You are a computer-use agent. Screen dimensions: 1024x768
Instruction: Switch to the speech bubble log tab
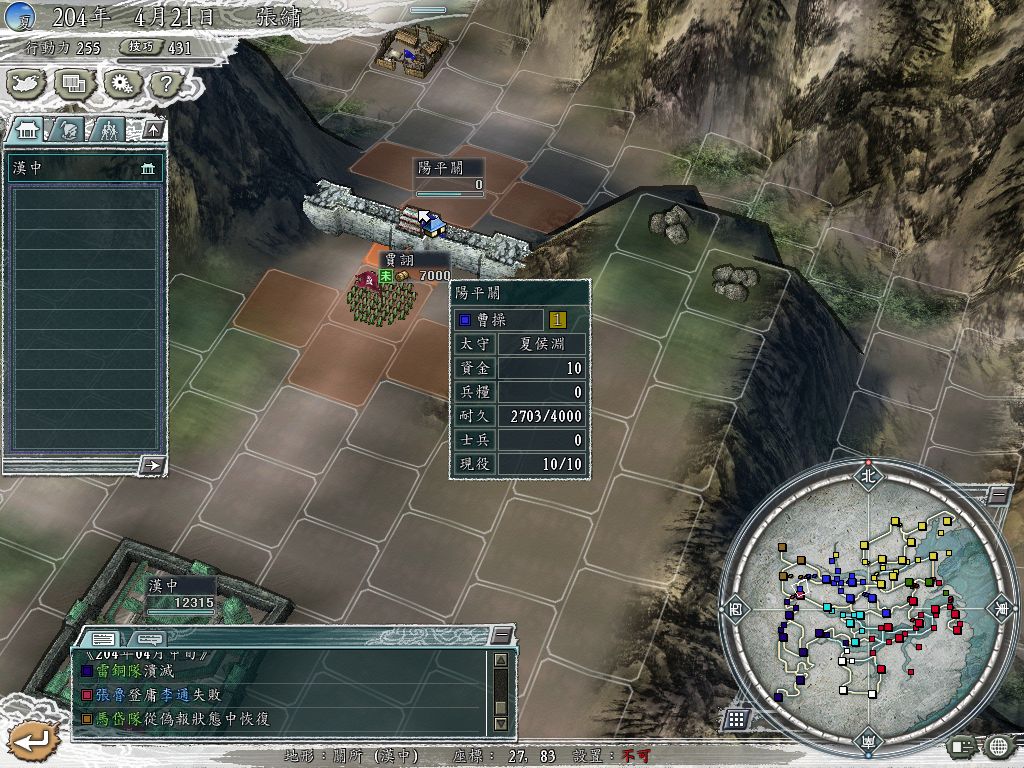point(148,638)
